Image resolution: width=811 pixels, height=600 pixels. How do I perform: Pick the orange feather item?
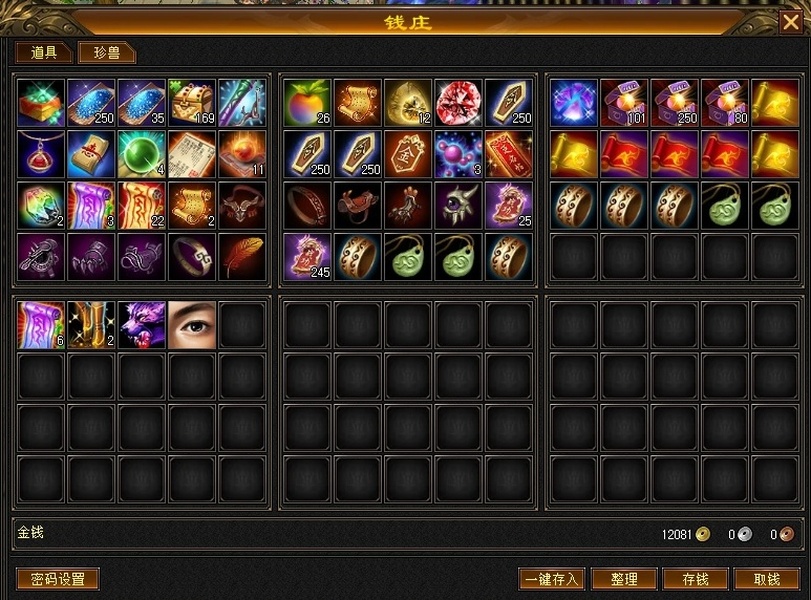243,256
